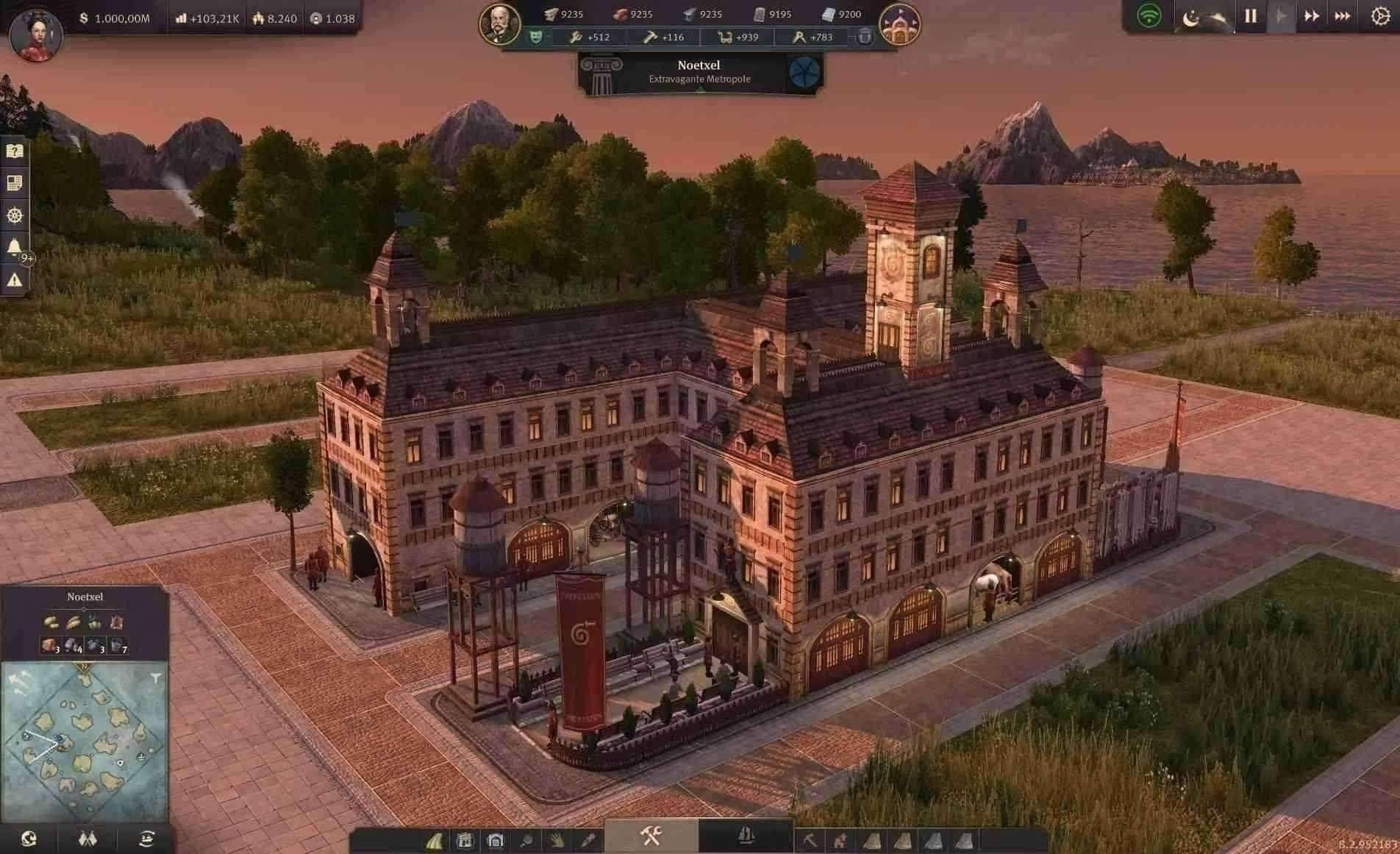Set game speed to triple fast-forward

pyautogui.click(x=1342, y=16)
